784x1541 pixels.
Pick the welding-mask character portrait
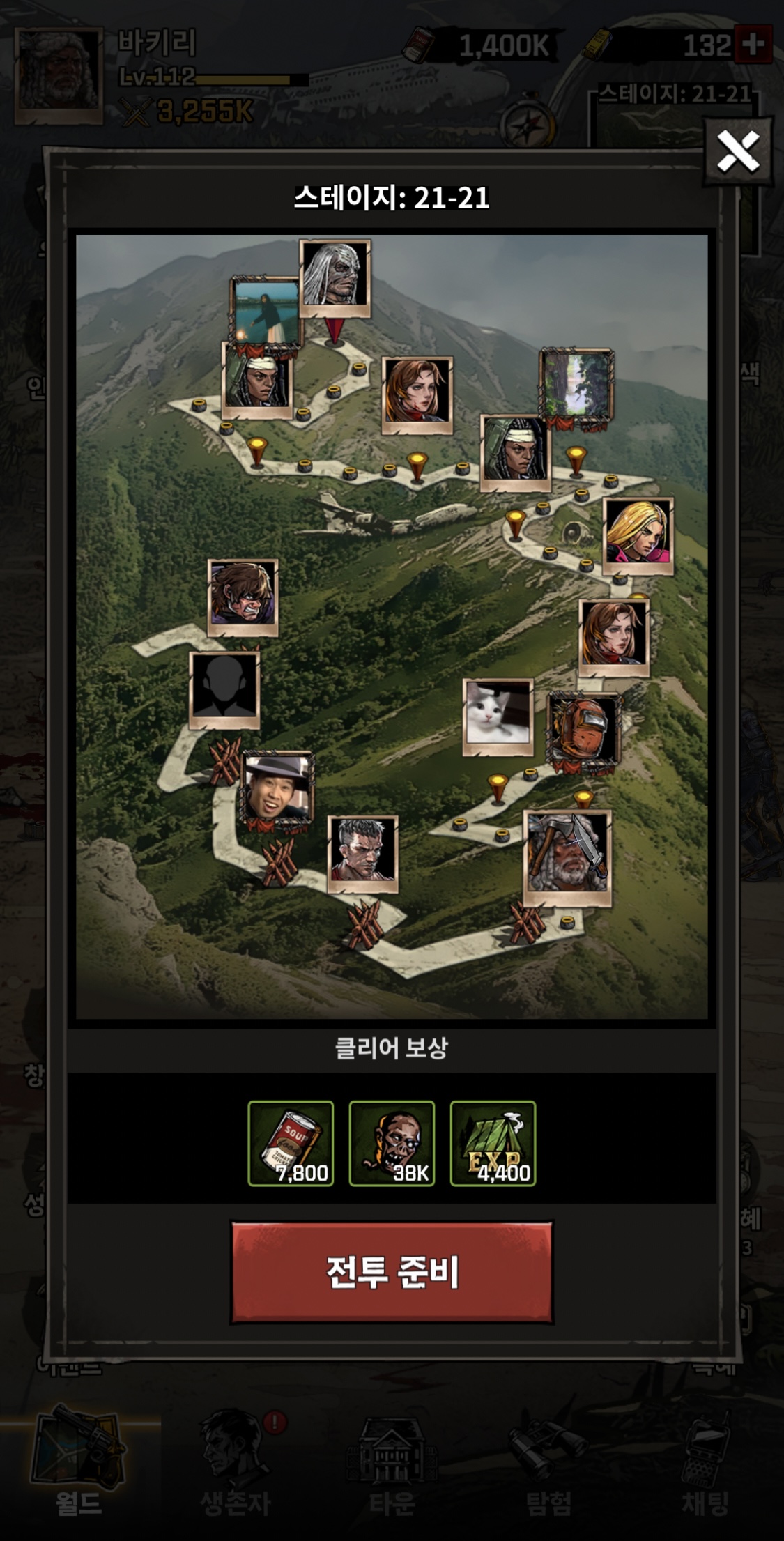point(584,731)
